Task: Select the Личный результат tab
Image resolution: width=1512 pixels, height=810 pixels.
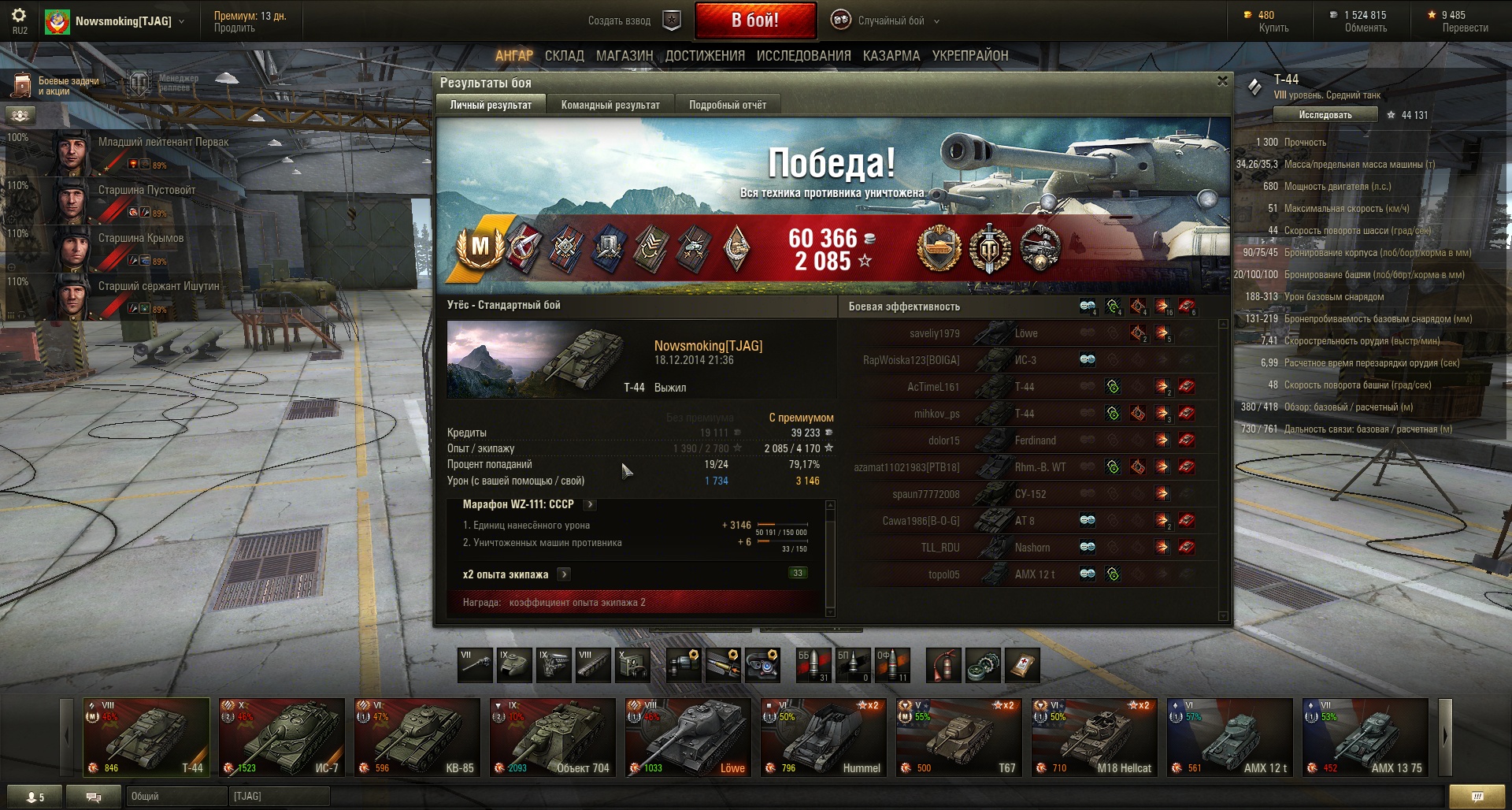Action: pos(490,105)
